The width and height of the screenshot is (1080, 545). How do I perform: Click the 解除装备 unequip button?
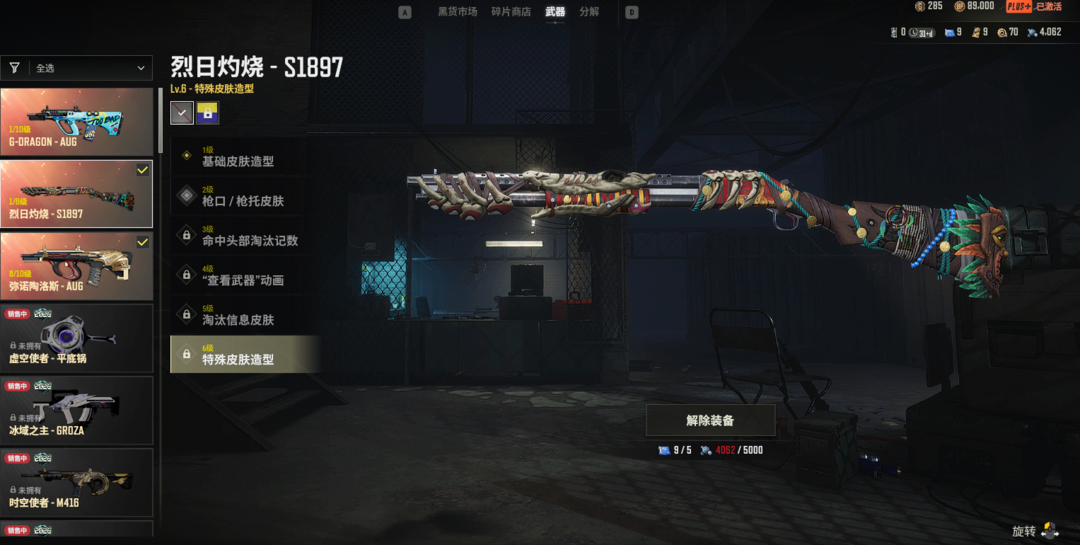(x=710, y=420)
